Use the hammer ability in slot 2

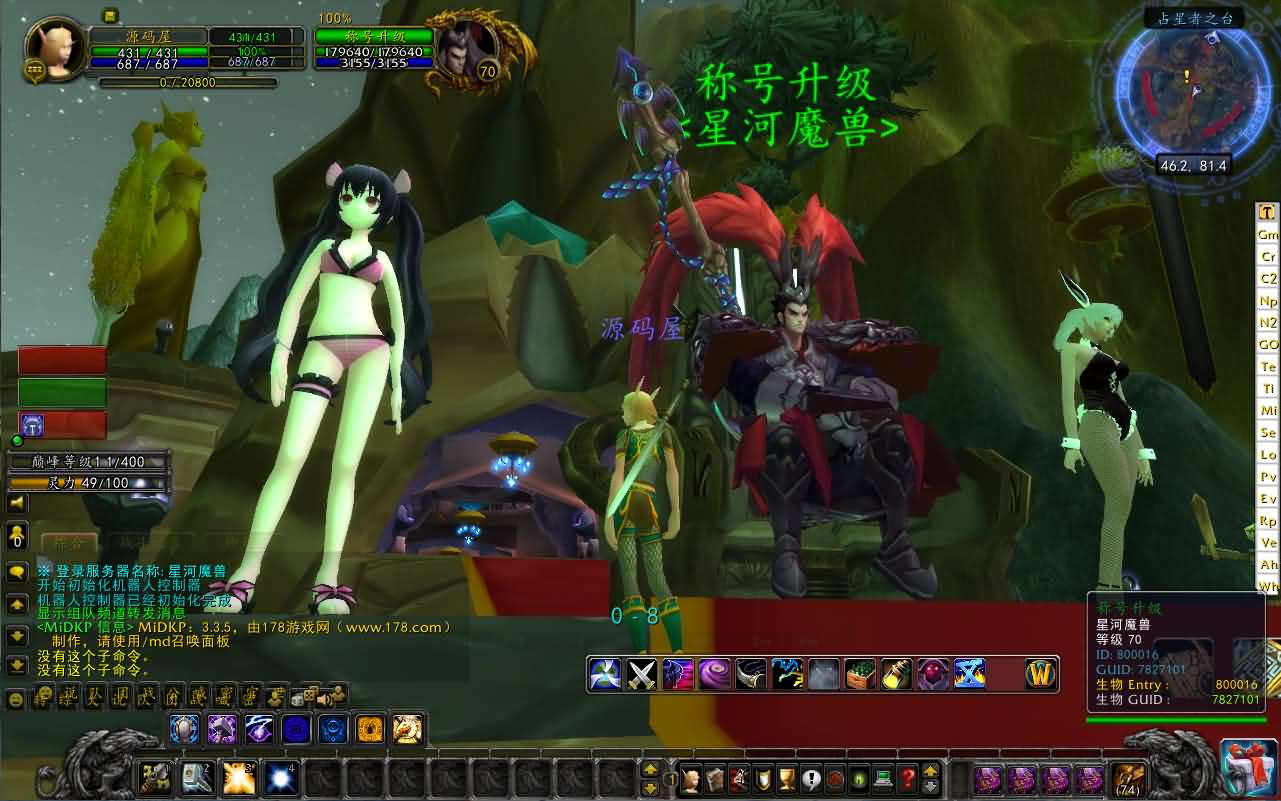click(x=196, y=777)
